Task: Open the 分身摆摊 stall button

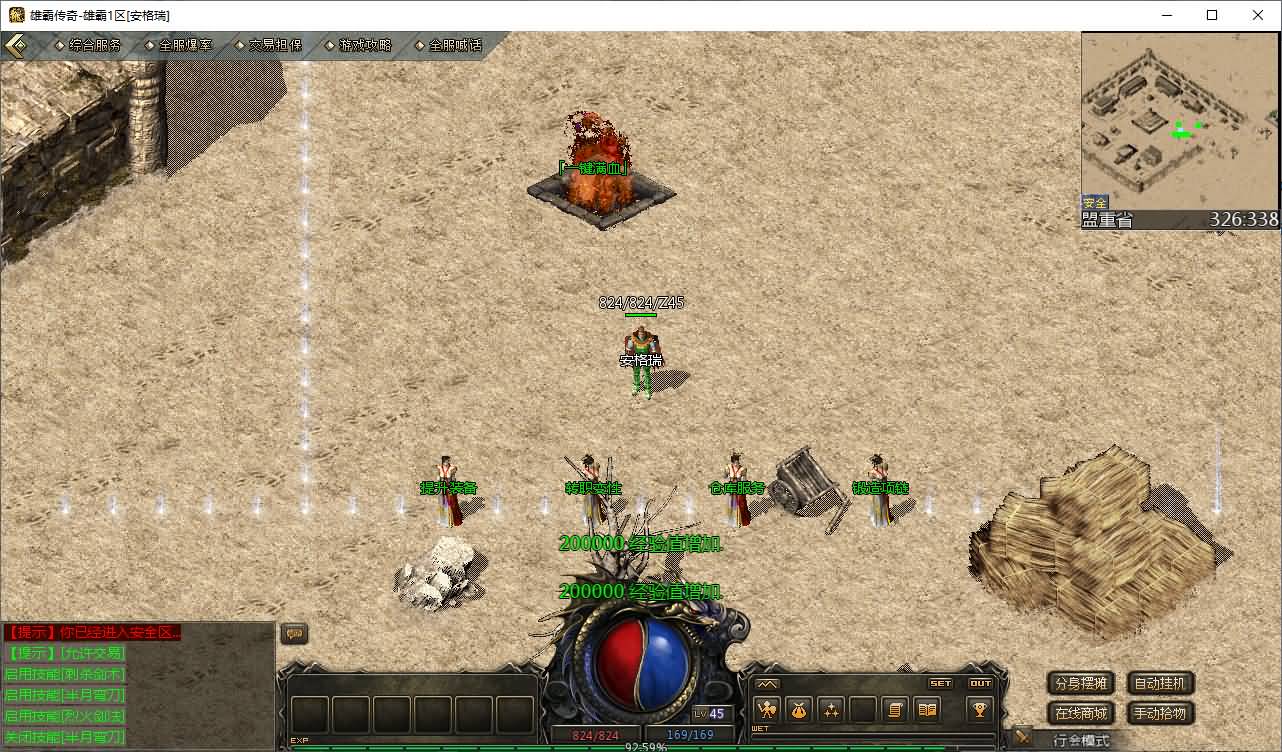Action: 1081,684
